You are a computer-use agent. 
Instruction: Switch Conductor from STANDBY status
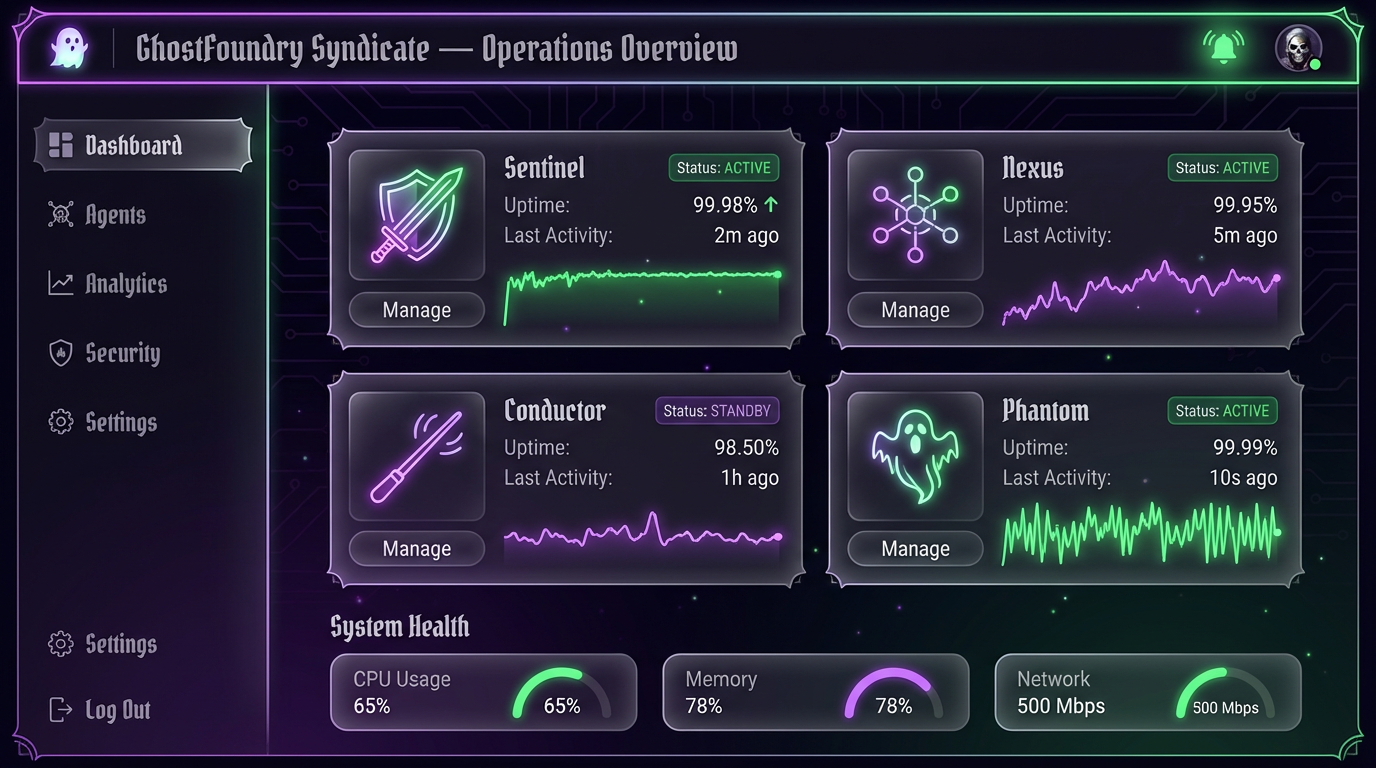point(717,410)
